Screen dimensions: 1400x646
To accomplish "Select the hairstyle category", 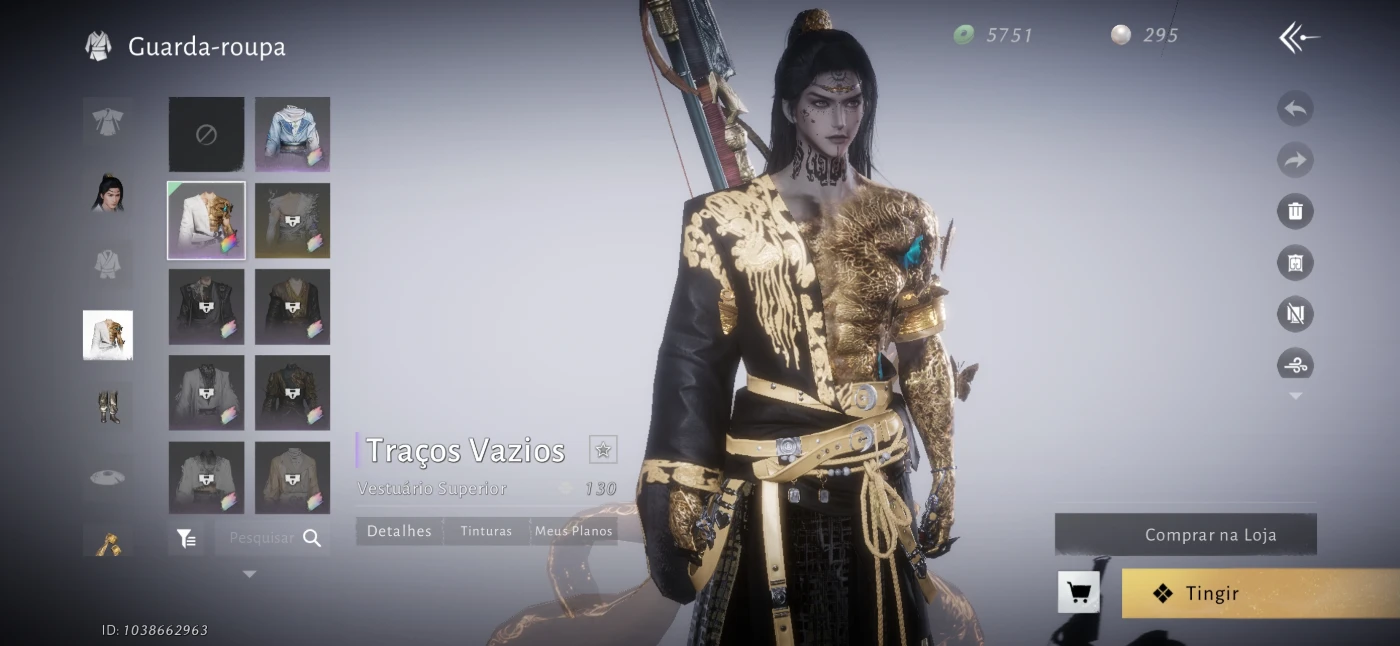I will (x=108, y=192).
